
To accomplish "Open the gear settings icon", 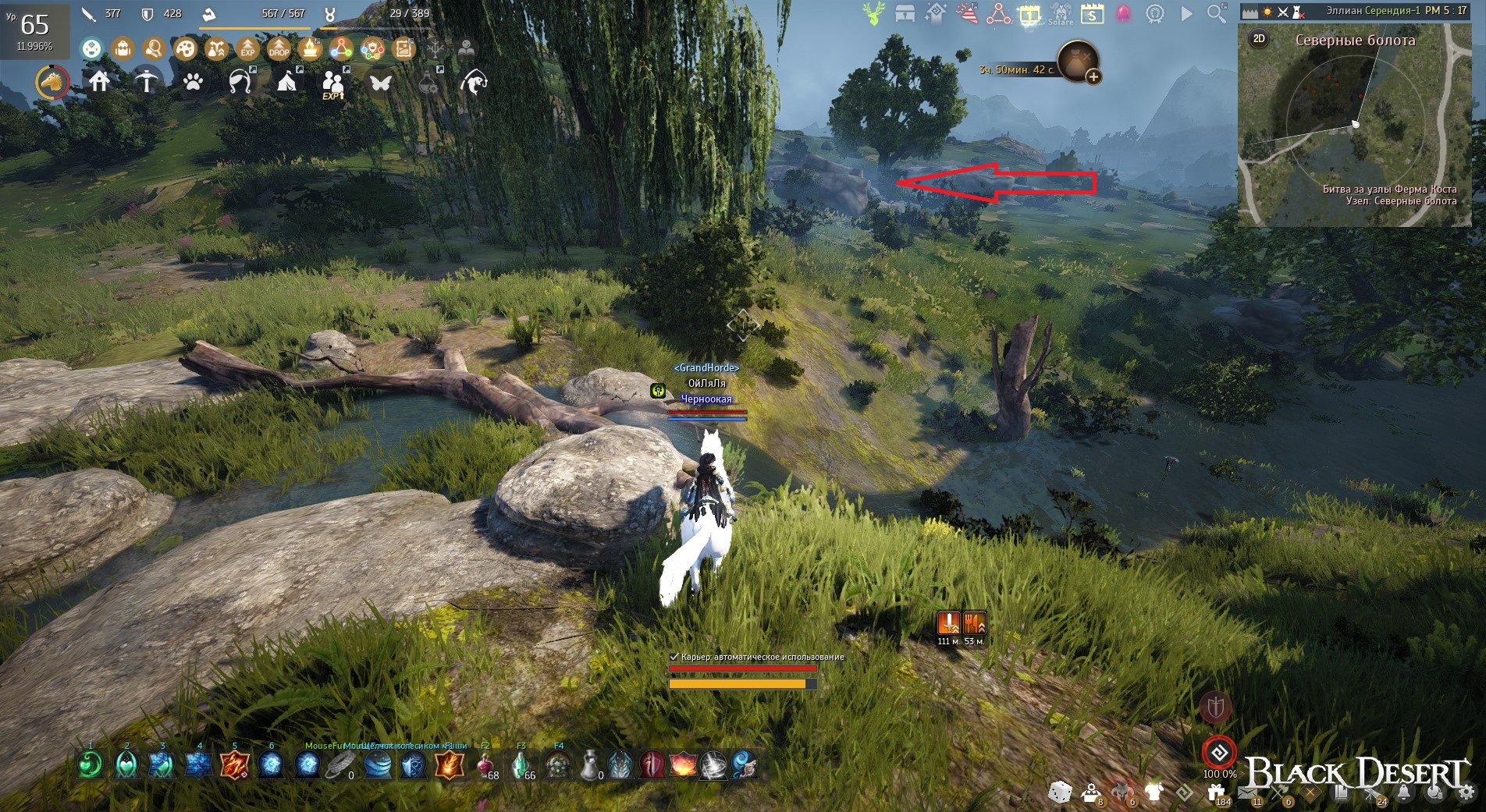I will click(x=1466, y=793).
